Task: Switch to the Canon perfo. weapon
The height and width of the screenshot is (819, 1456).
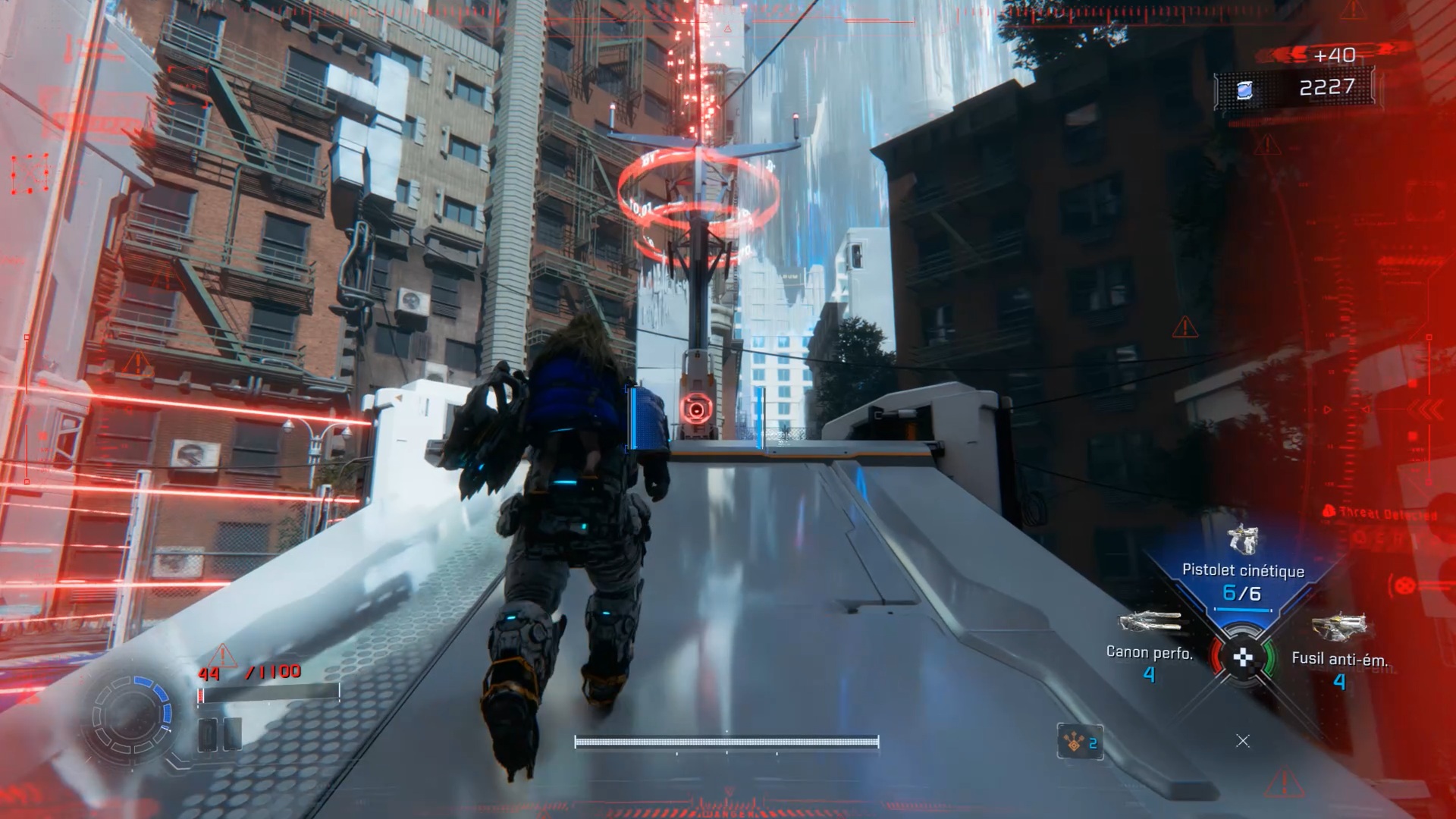Action: (x=1150, y=623)
